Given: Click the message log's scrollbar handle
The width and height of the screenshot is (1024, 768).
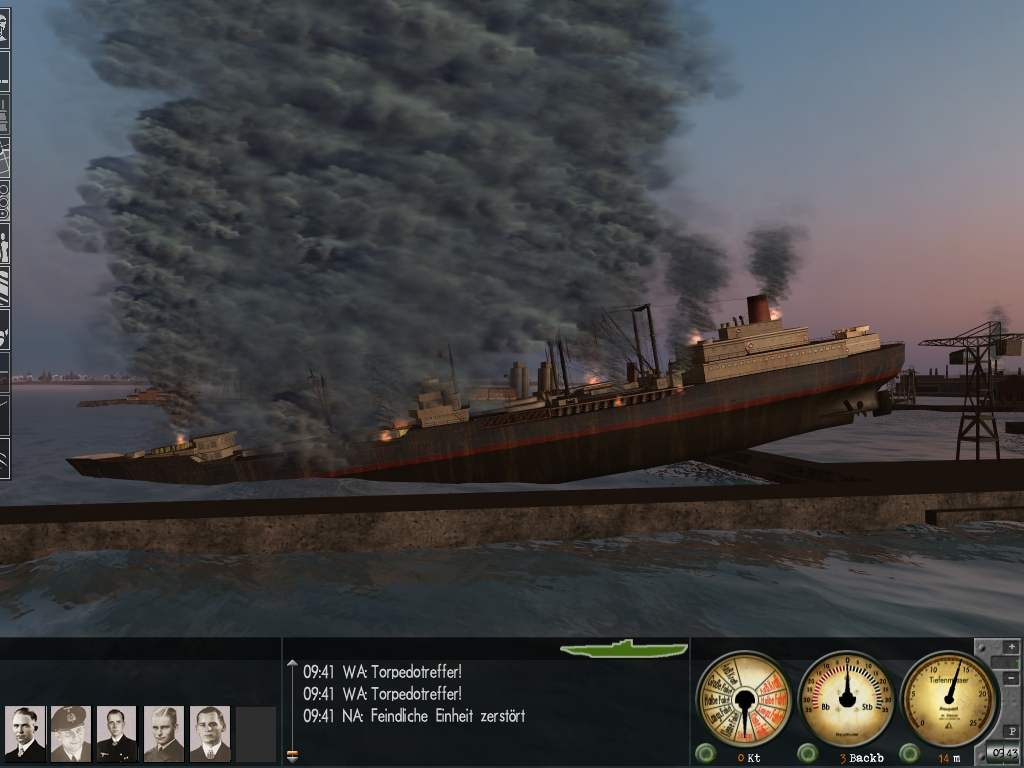Looking at the screenshot, I should 292,754.
